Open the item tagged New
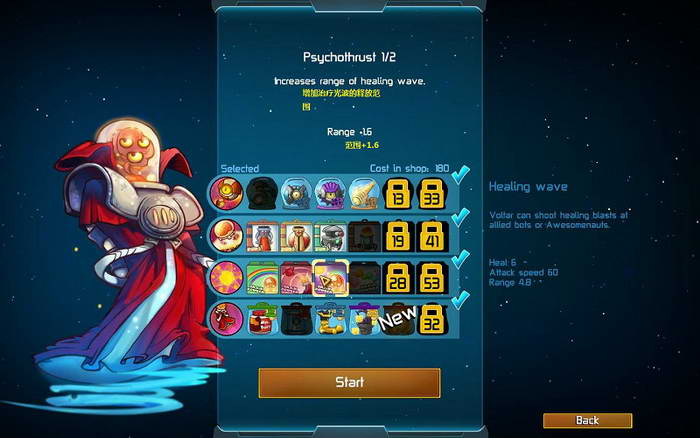This screenshot has width=700, height=438. tap(398, 319)
